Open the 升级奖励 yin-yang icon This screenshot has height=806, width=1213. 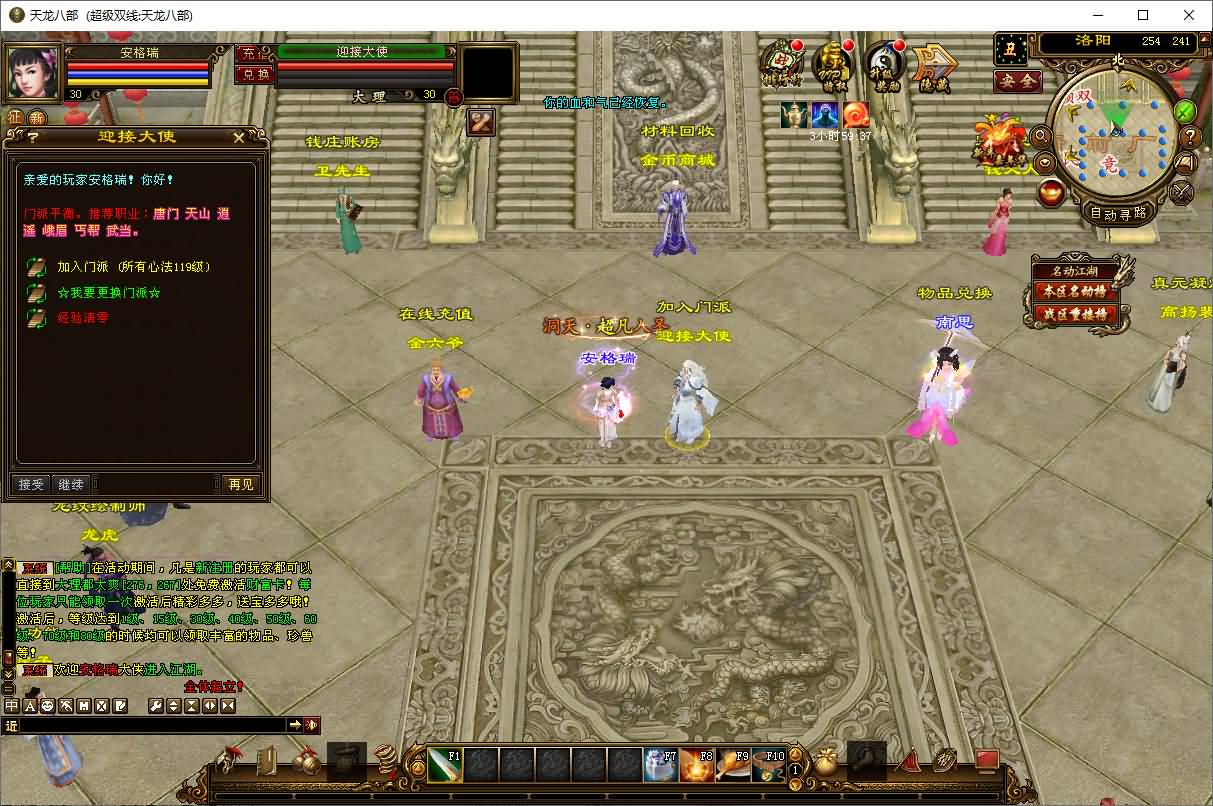[x=884, y=66]
